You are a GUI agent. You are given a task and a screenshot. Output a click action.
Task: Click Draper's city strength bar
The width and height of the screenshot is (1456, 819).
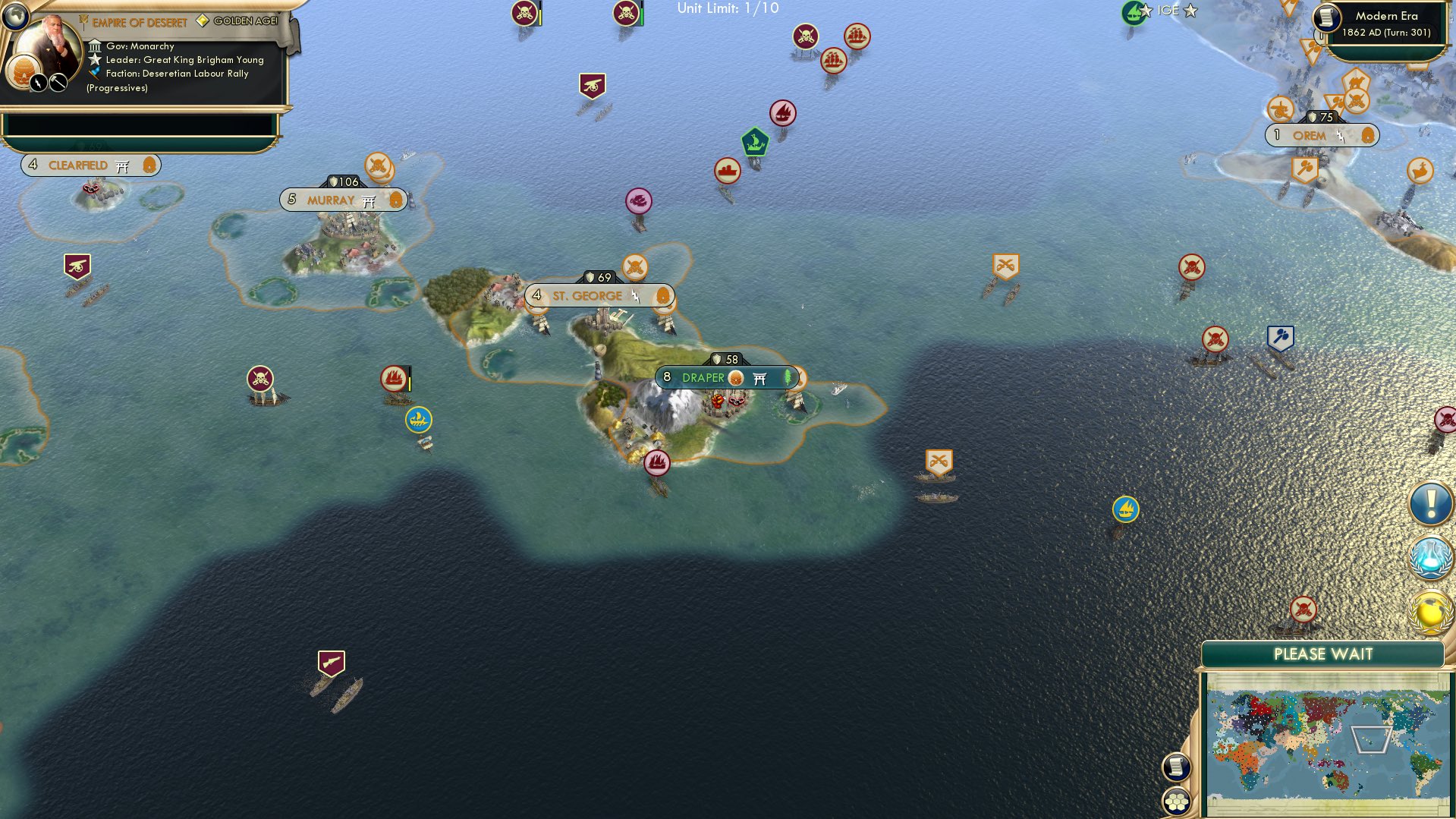click(725, 358)
